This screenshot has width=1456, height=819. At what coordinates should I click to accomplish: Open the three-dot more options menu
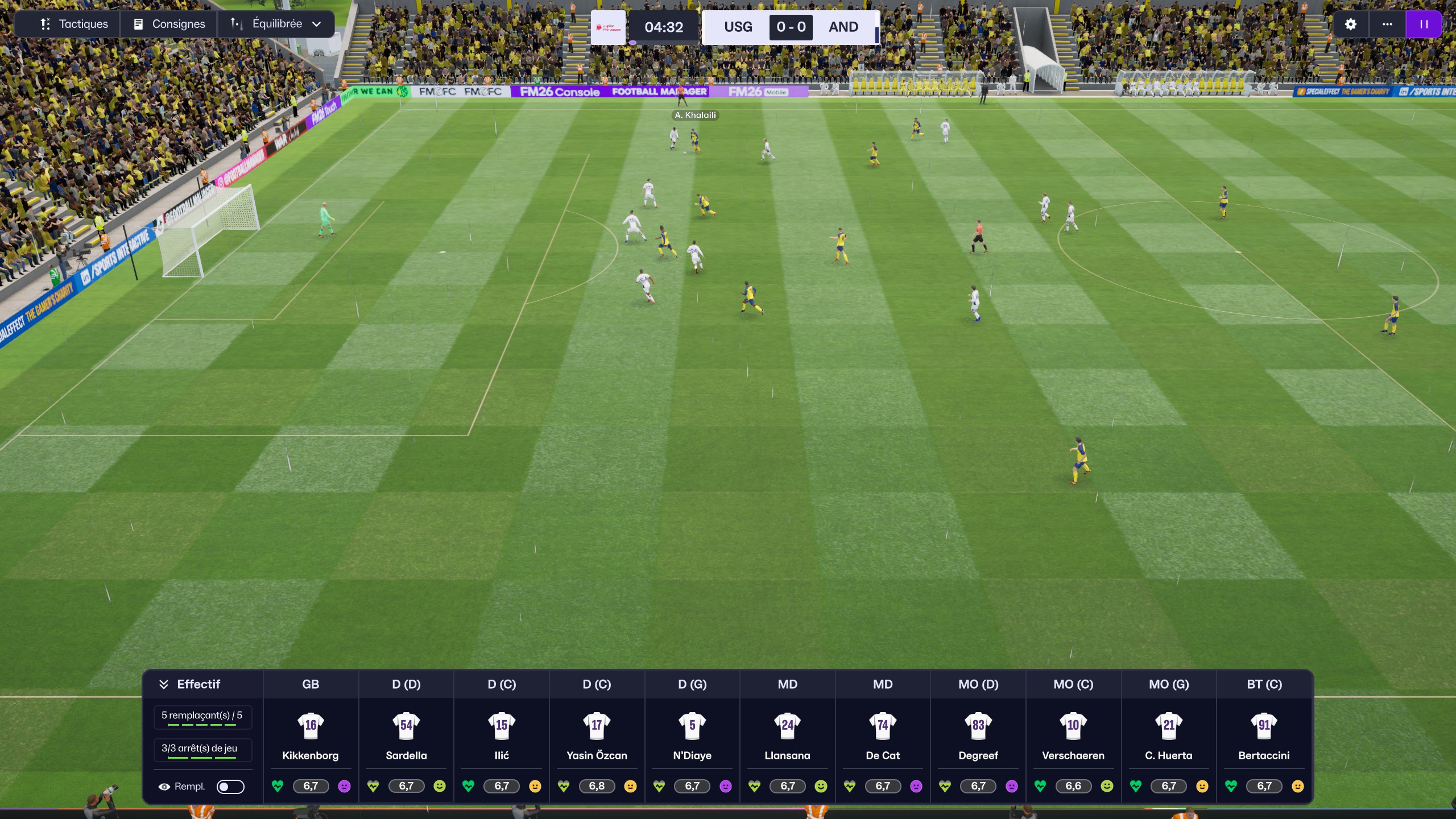coord(1387,24)
